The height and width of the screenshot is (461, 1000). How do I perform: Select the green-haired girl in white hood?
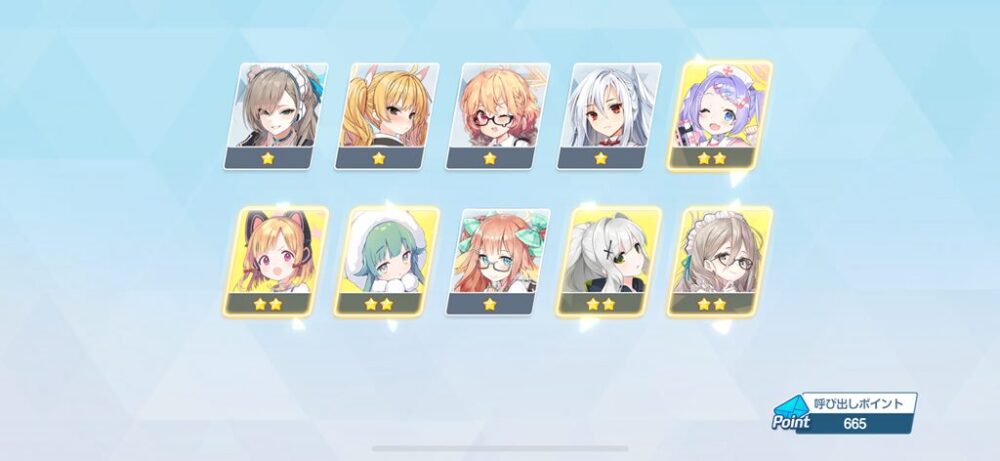pos(385,260)
